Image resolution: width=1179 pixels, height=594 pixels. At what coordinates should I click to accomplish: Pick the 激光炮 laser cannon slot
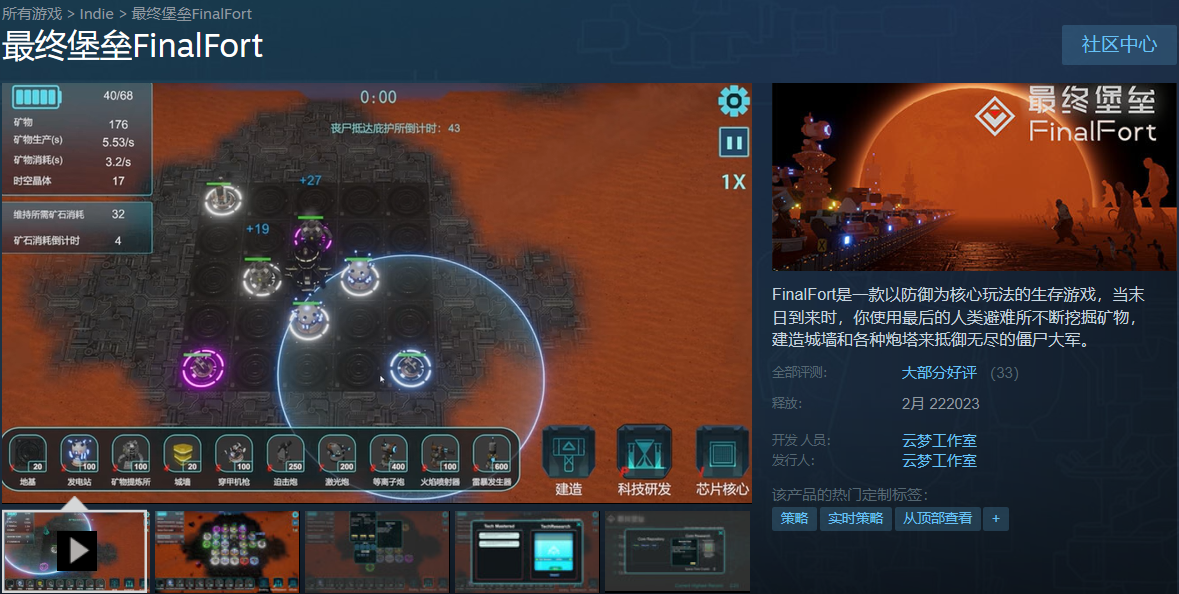[x=337, y=455]
